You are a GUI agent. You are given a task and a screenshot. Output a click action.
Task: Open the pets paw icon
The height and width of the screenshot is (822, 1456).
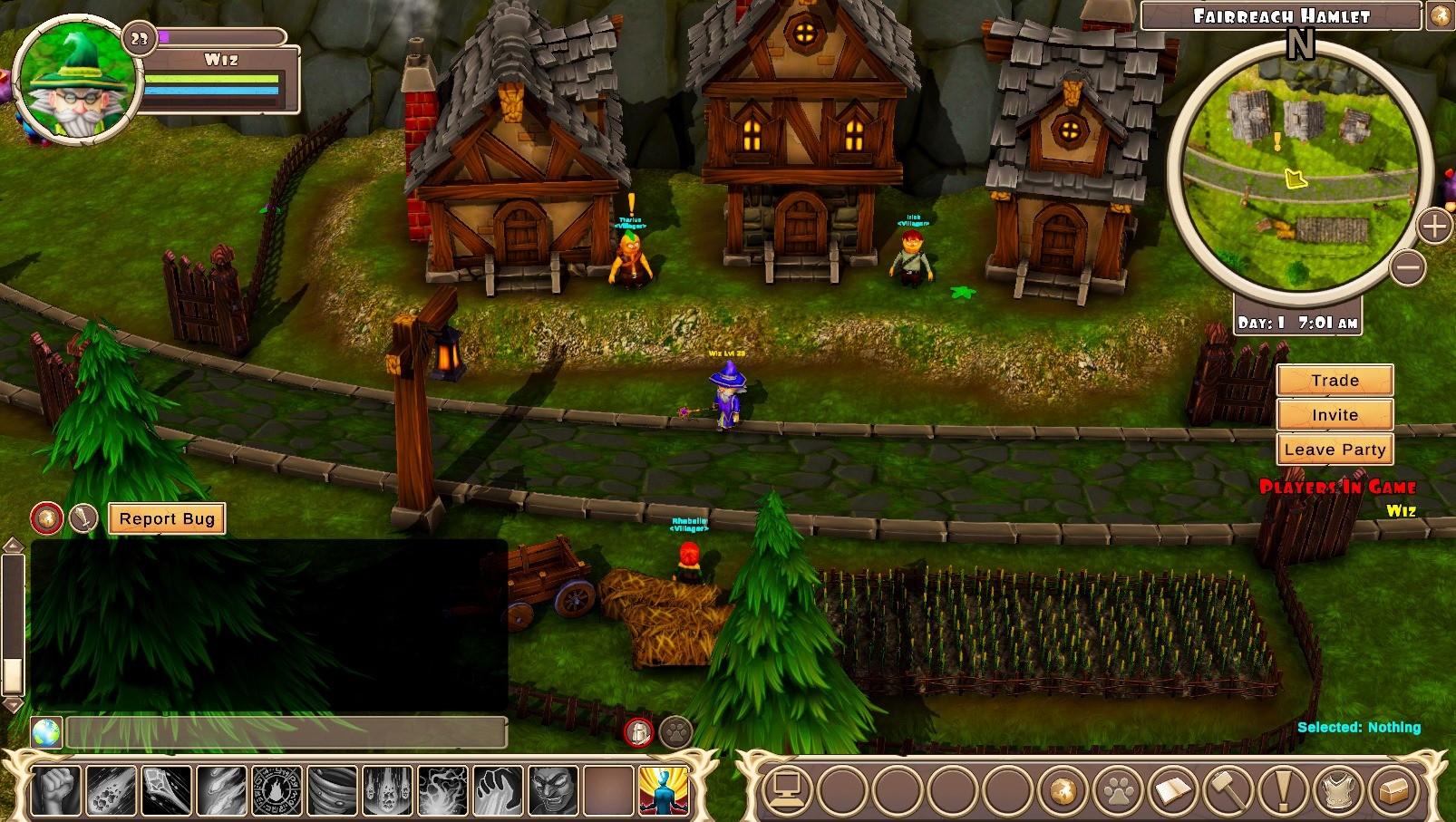pos(1119,789)
